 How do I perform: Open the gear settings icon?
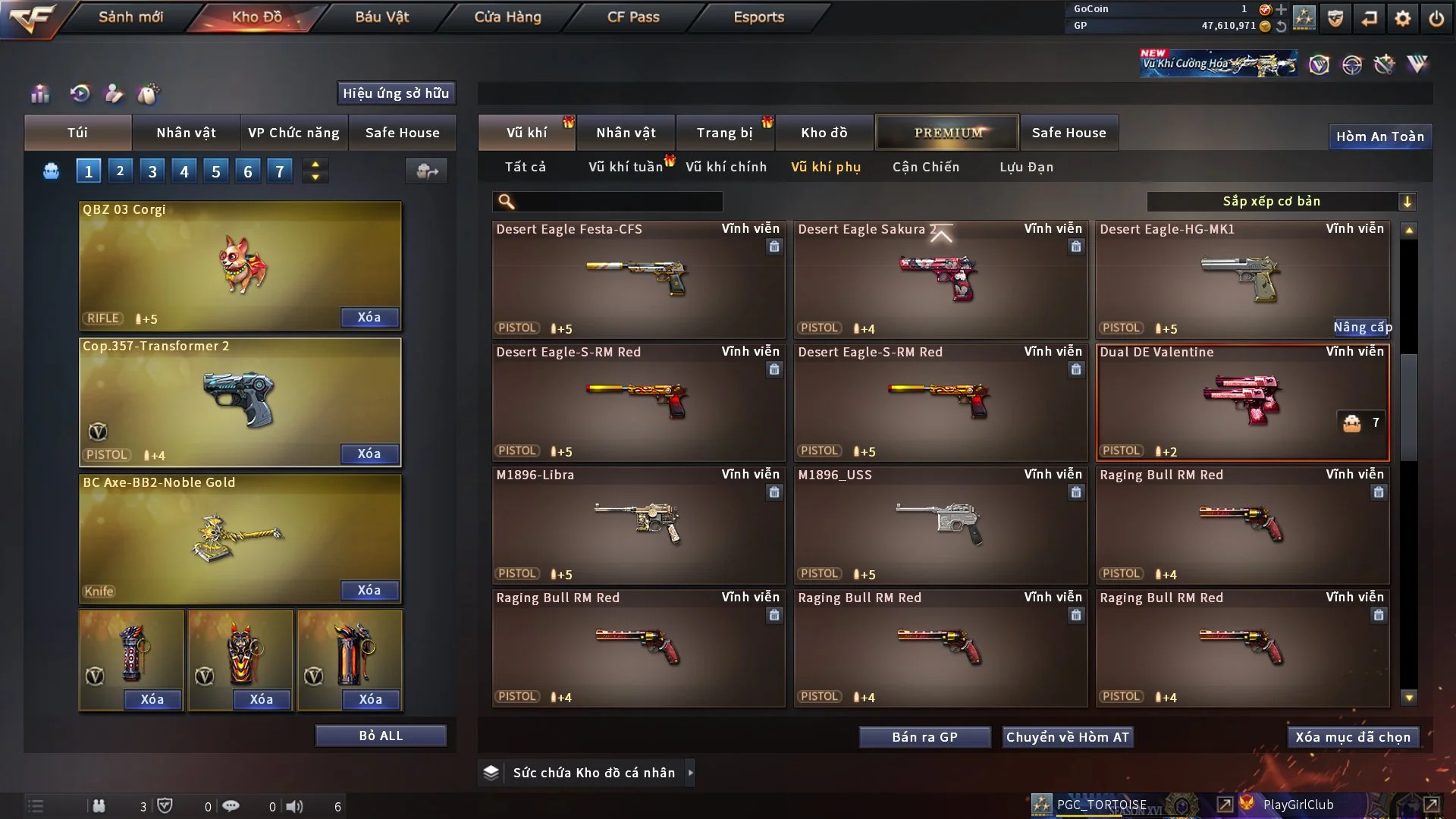click(x=1402, y=18)
